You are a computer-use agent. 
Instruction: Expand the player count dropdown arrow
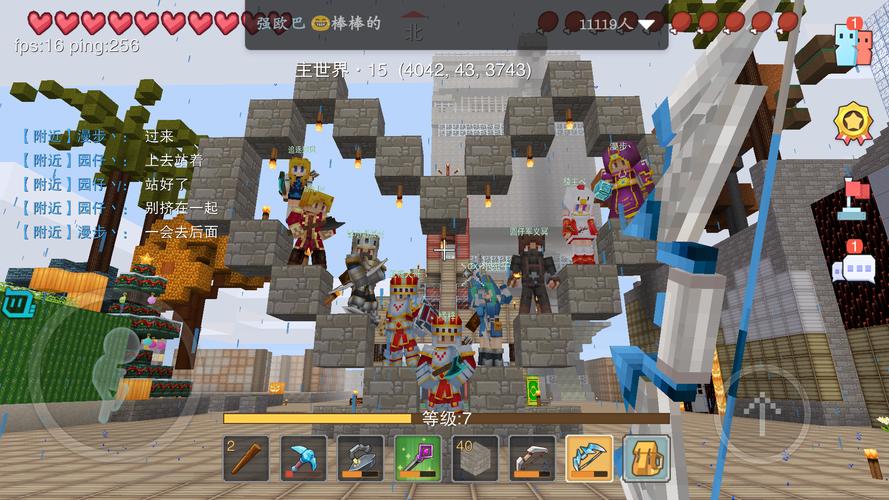[648, 24]
